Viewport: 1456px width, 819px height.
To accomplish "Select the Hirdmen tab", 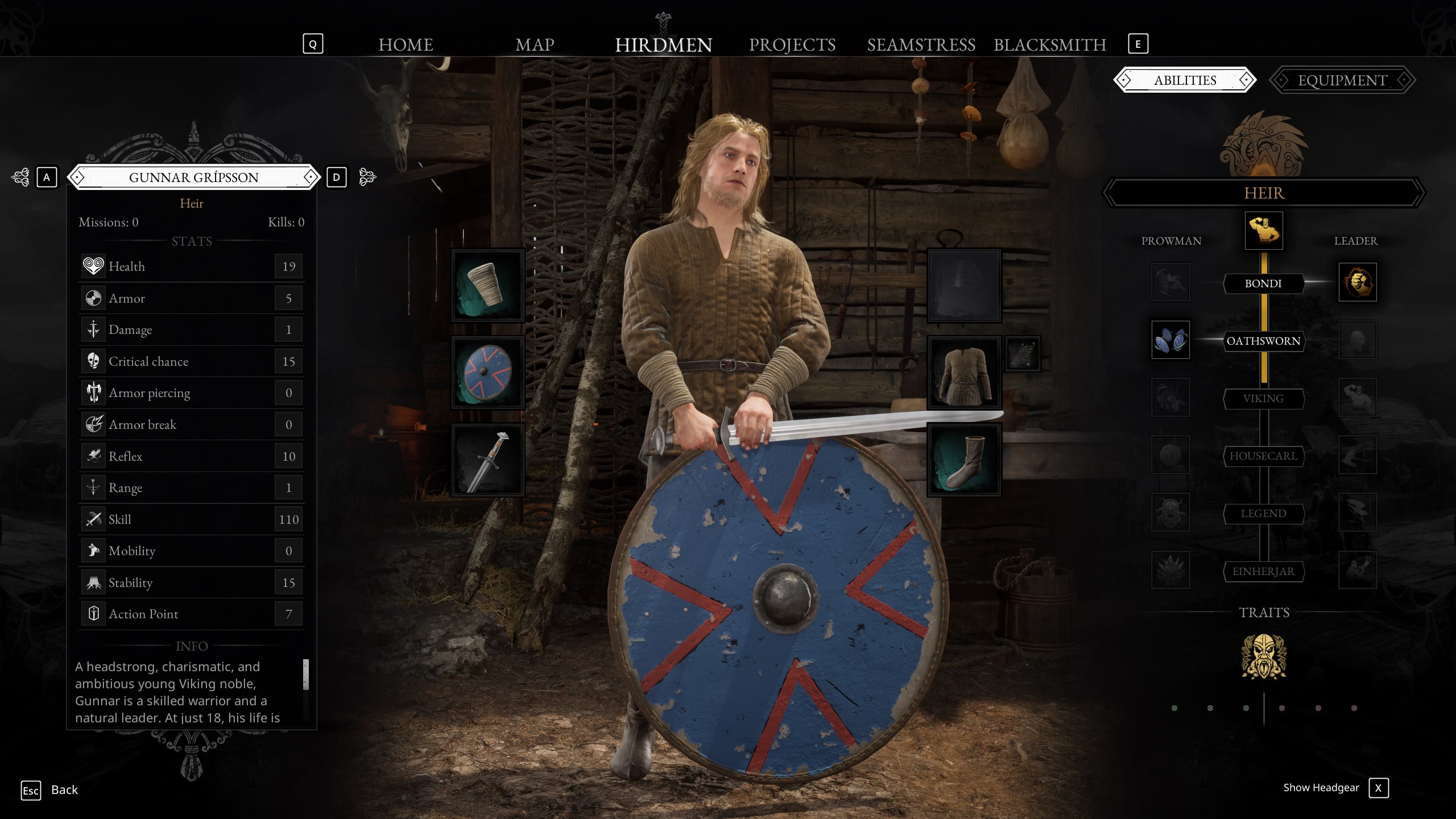I will point(663,44).
